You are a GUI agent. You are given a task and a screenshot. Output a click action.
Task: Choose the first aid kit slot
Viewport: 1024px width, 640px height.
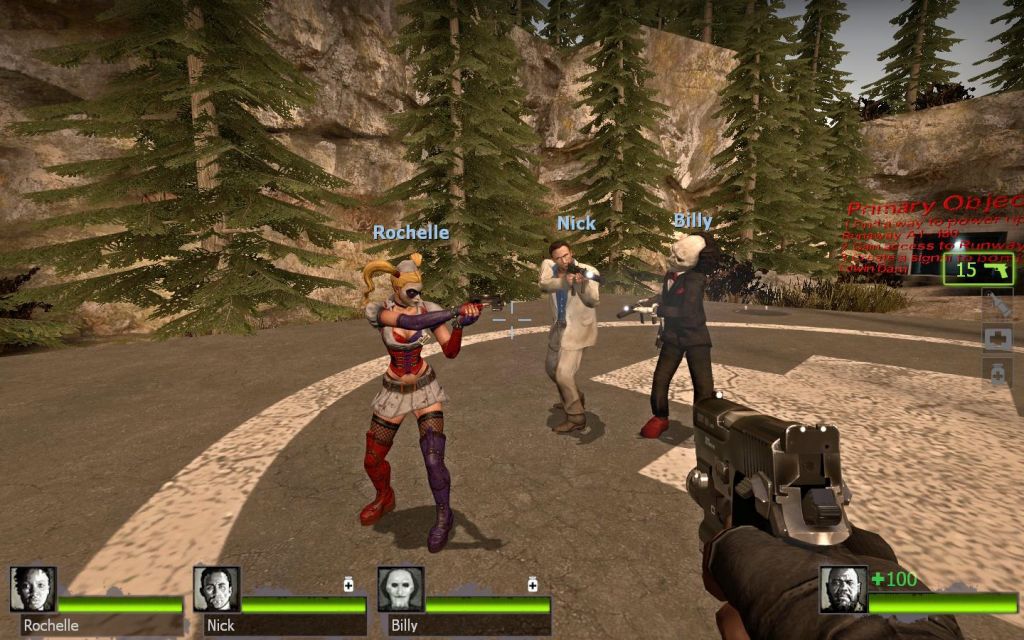click(997, 339)
